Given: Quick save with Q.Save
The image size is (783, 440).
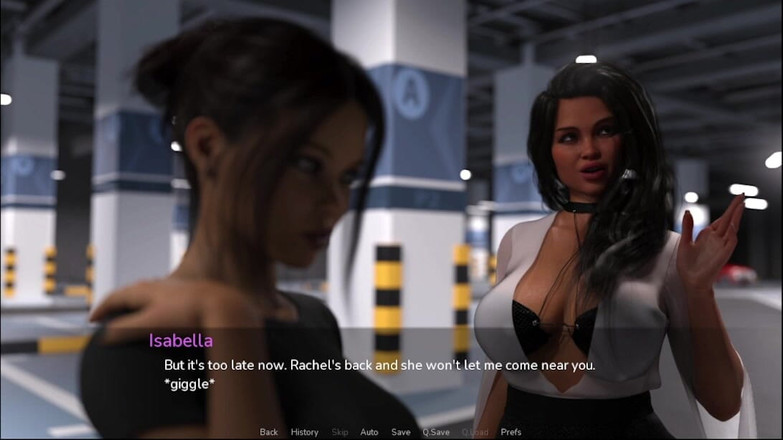Looking at the screenshot, I should point(435,432).
